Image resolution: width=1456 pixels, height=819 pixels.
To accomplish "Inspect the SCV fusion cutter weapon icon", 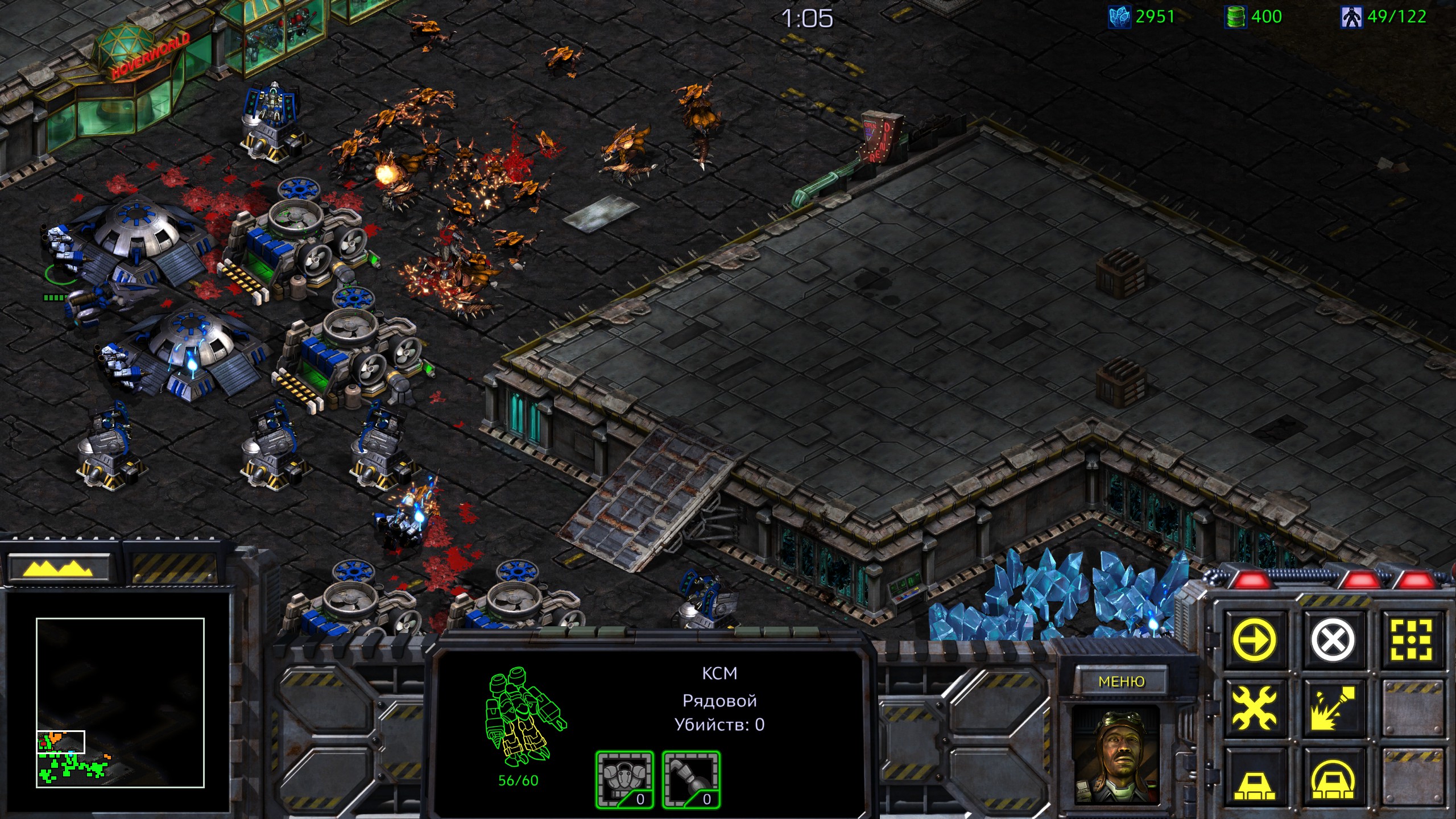I will click(691, 780).
